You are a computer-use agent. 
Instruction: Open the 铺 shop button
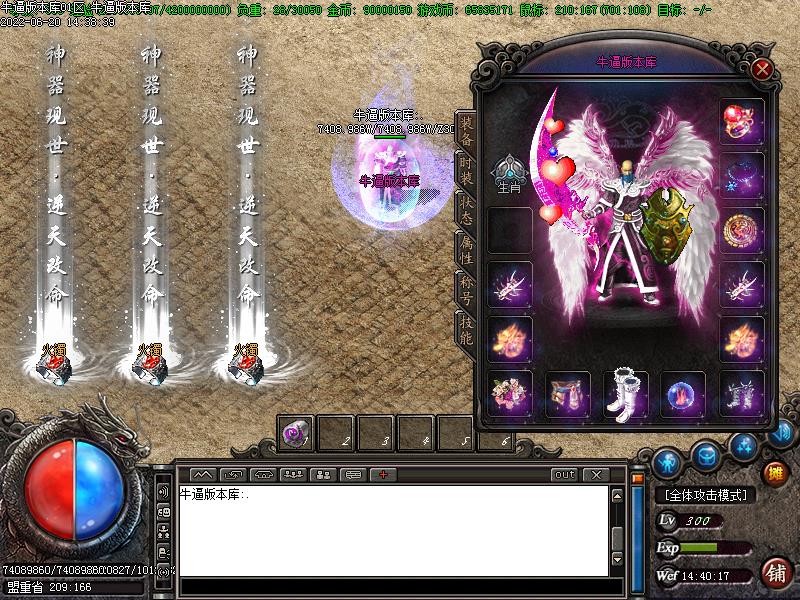tap(775, 573)
